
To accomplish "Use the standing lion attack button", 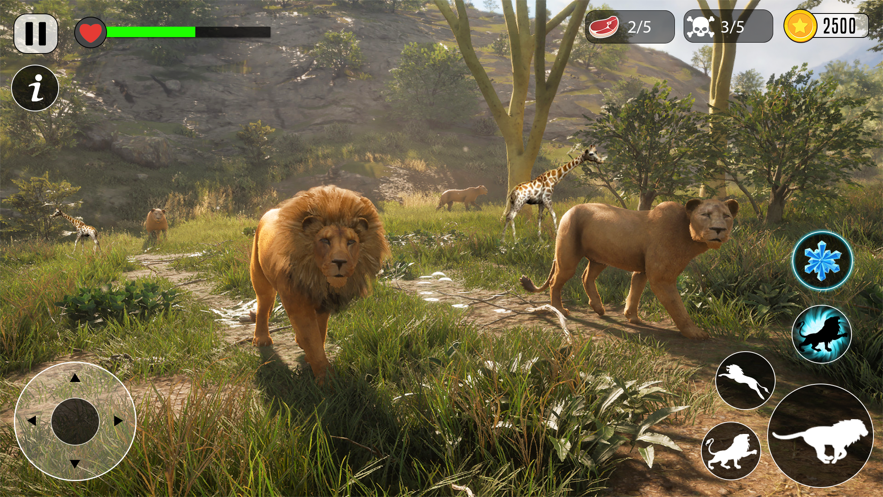I will coord(731,451).
